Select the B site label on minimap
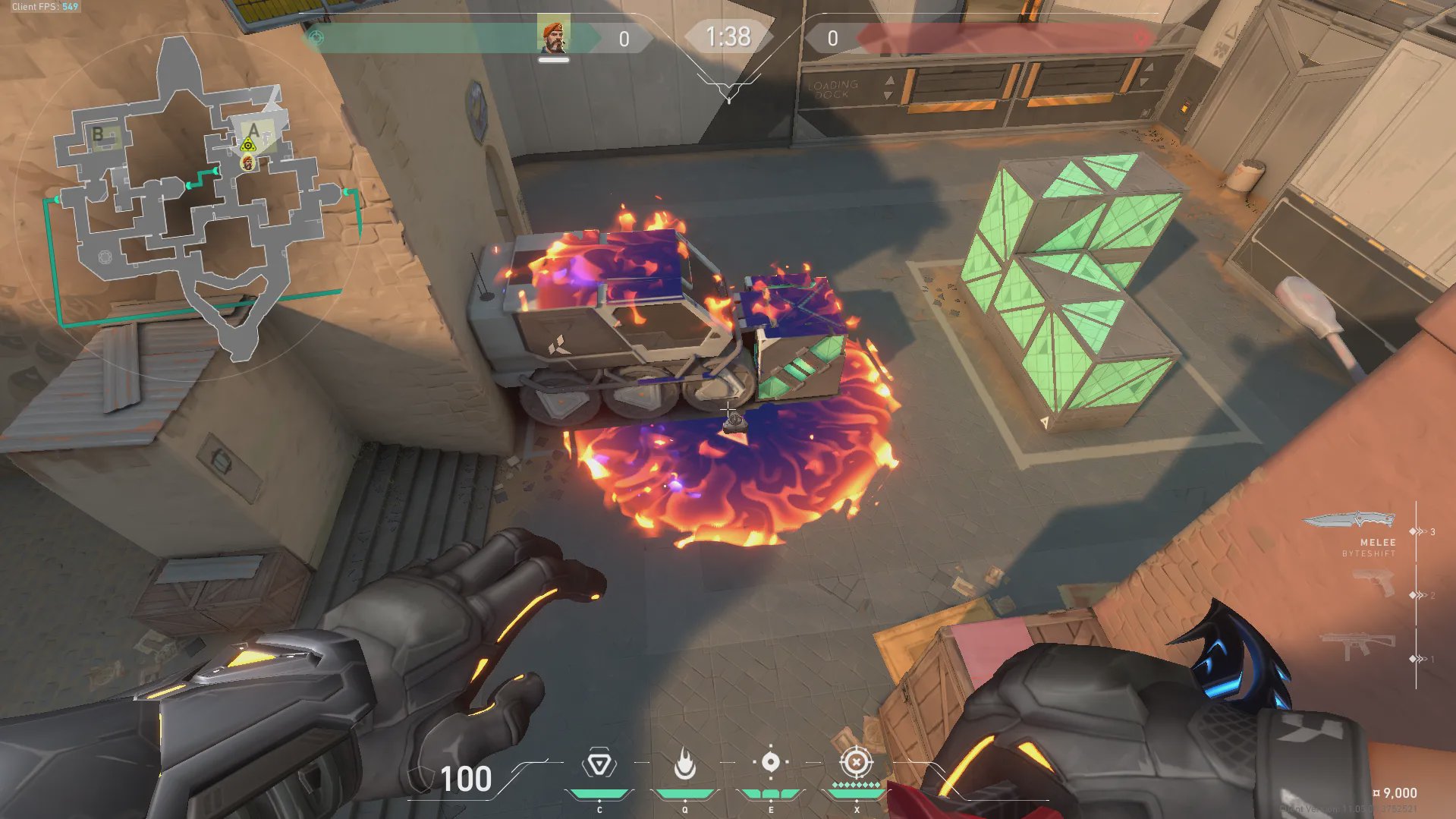1456x819 pixels. click(98, 134)
